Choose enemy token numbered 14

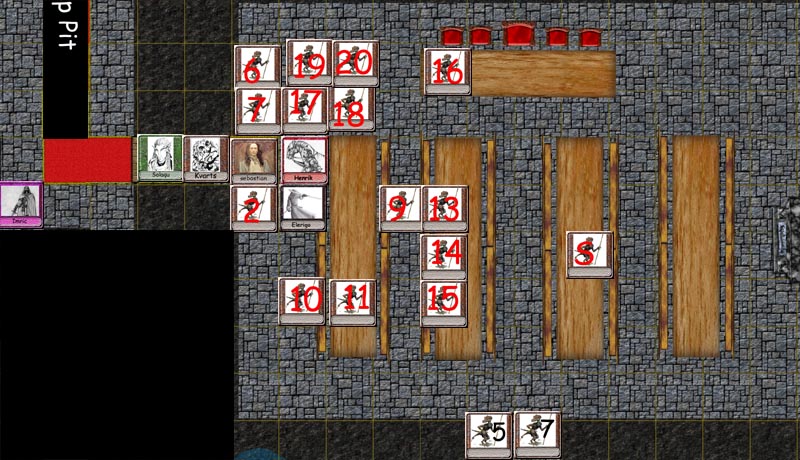point(445,254)
